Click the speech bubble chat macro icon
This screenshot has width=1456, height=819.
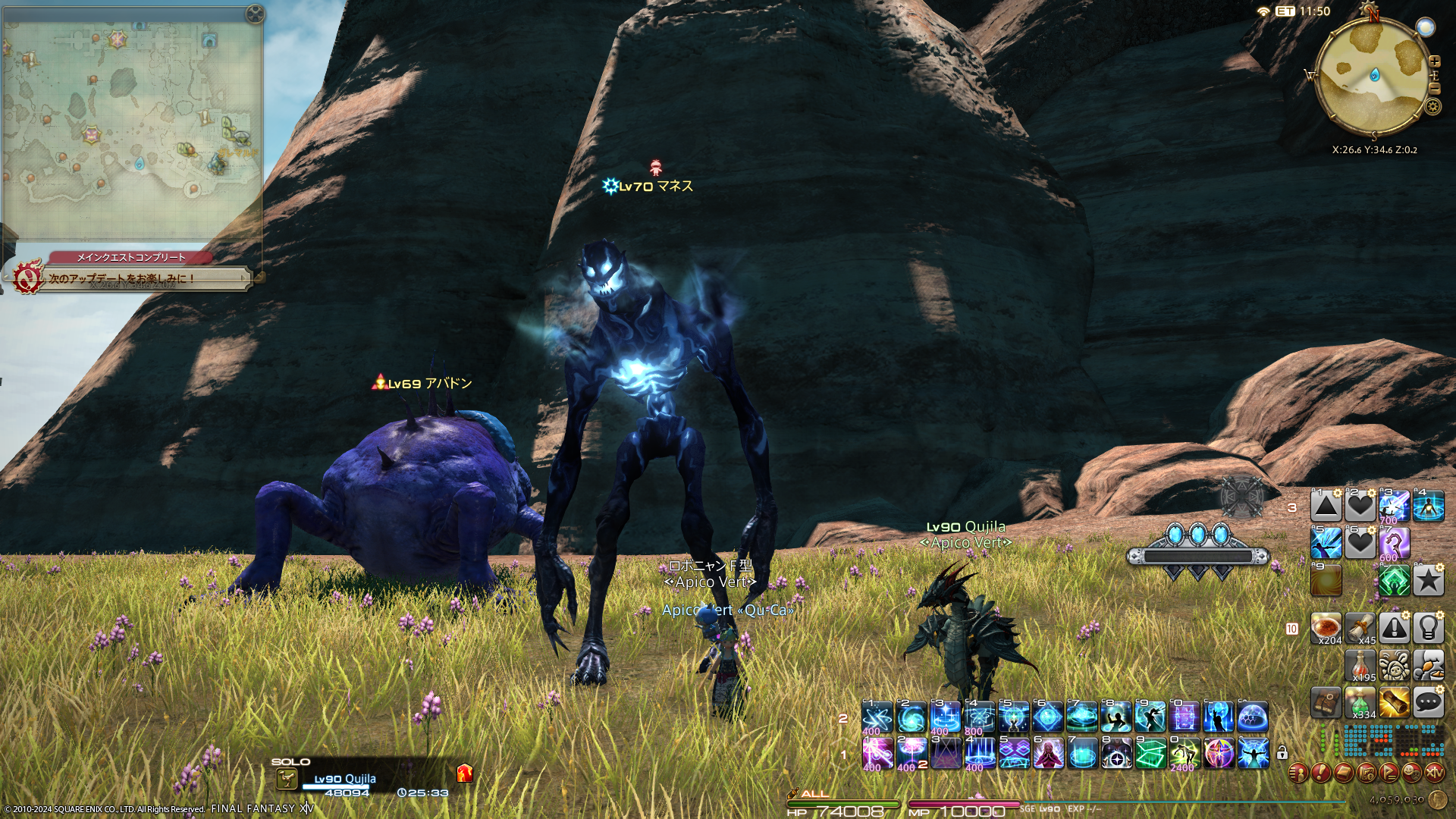click(x=1428, y=702)
